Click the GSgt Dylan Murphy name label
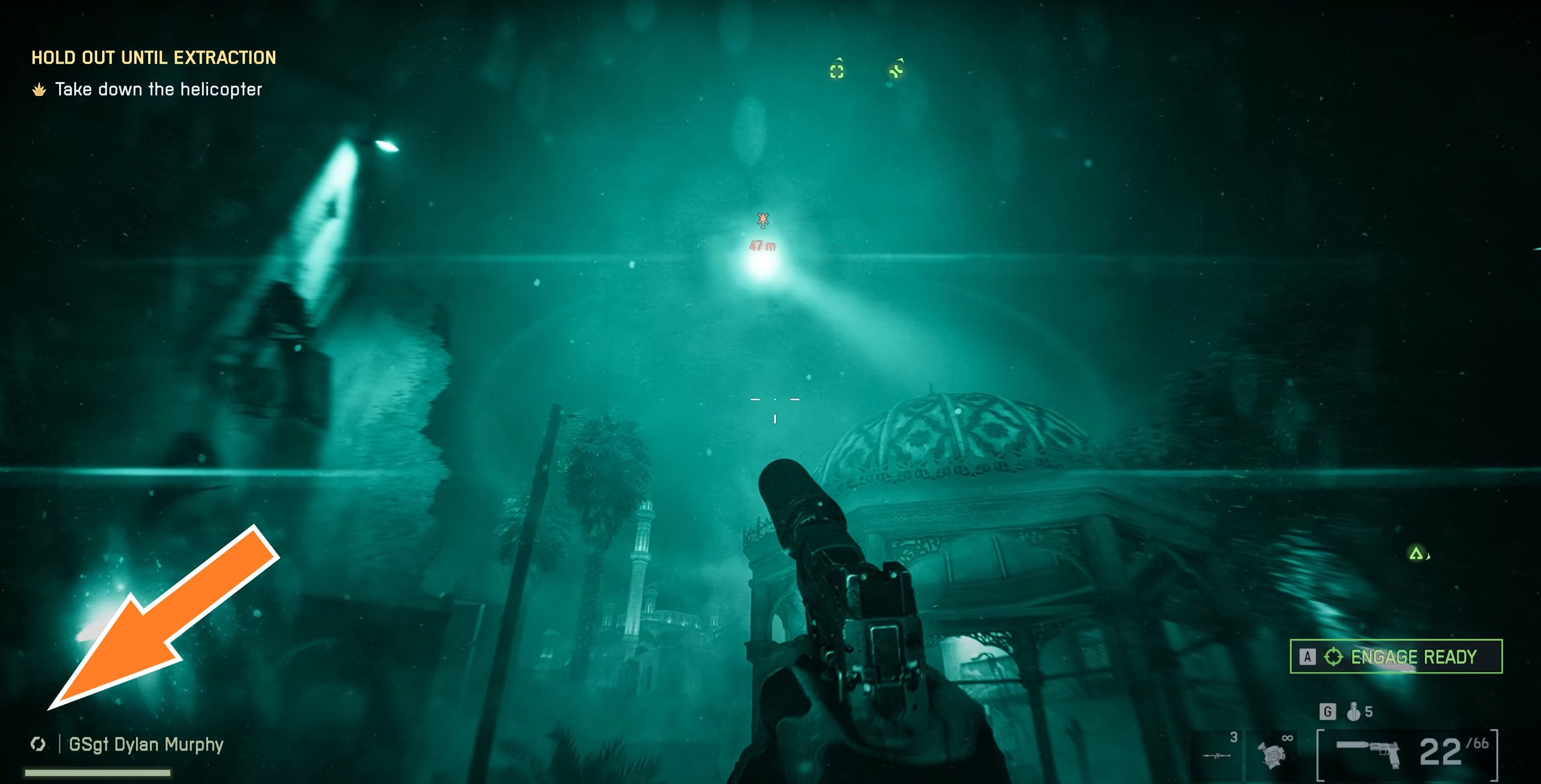 [146, 744]
